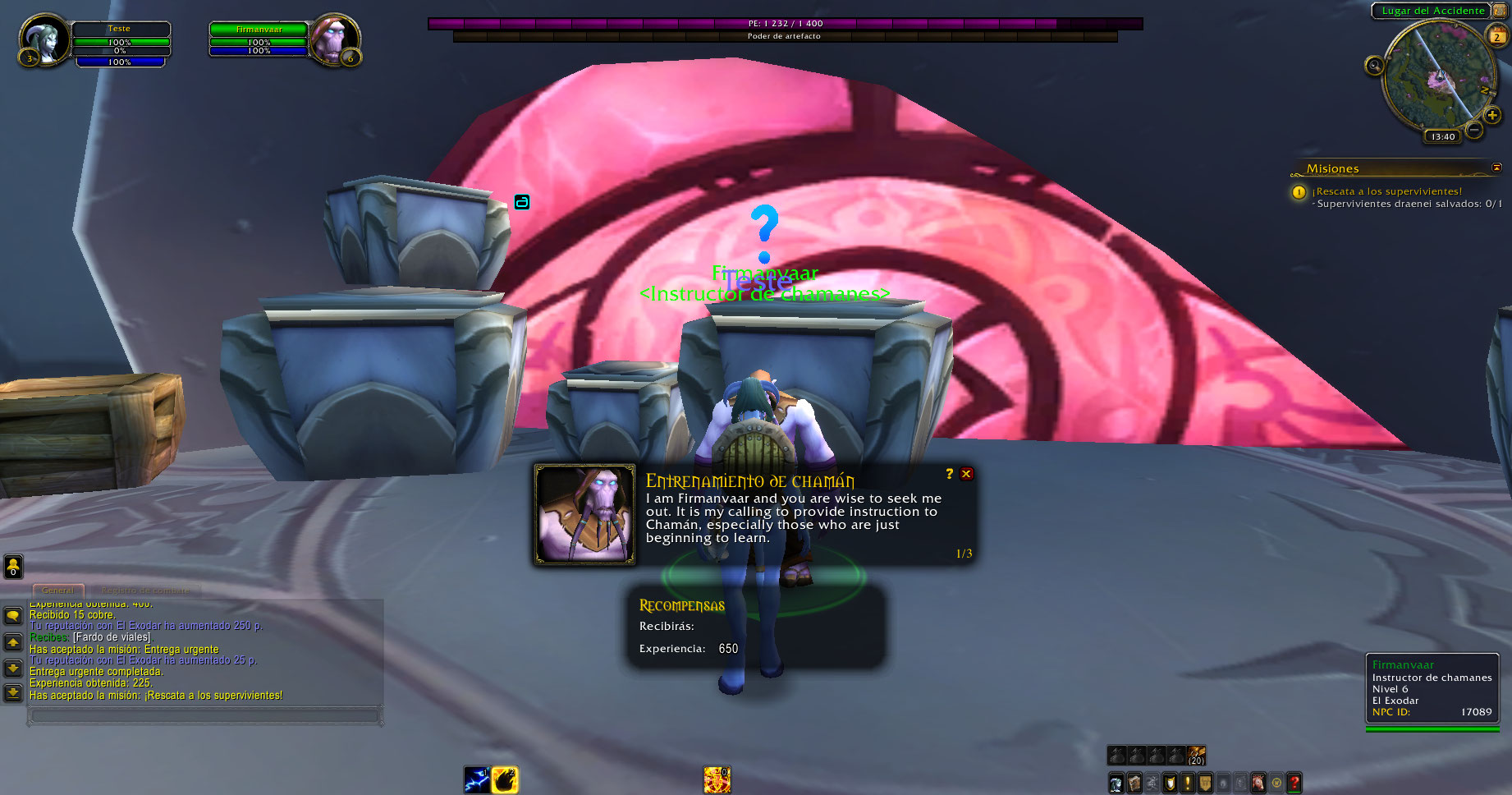This screenshot has height=795, width=1512.
Task: Open the social friends button above chat
Action: pos(13,566)
